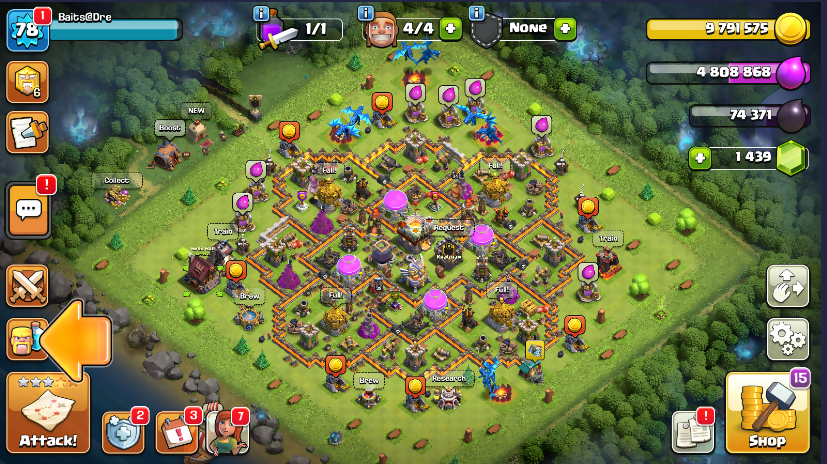Image resolution: width=827 pixels, height=464 pixels.
Task: Add builders with the green plus
Action: (x=451, y=28)
